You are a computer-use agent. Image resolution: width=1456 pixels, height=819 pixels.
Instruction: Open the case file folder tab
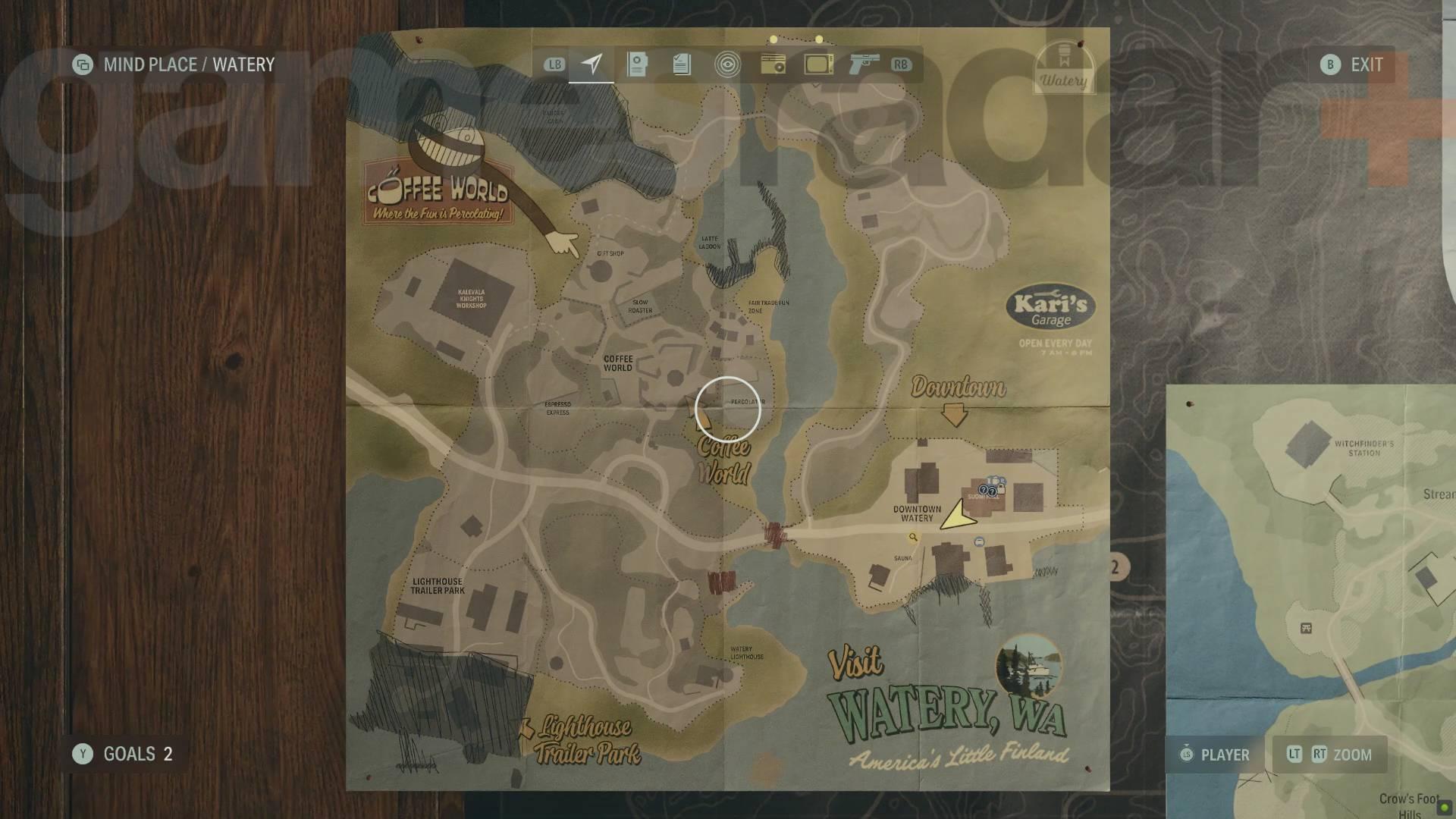pyautogui.click(x=637, y=64)
